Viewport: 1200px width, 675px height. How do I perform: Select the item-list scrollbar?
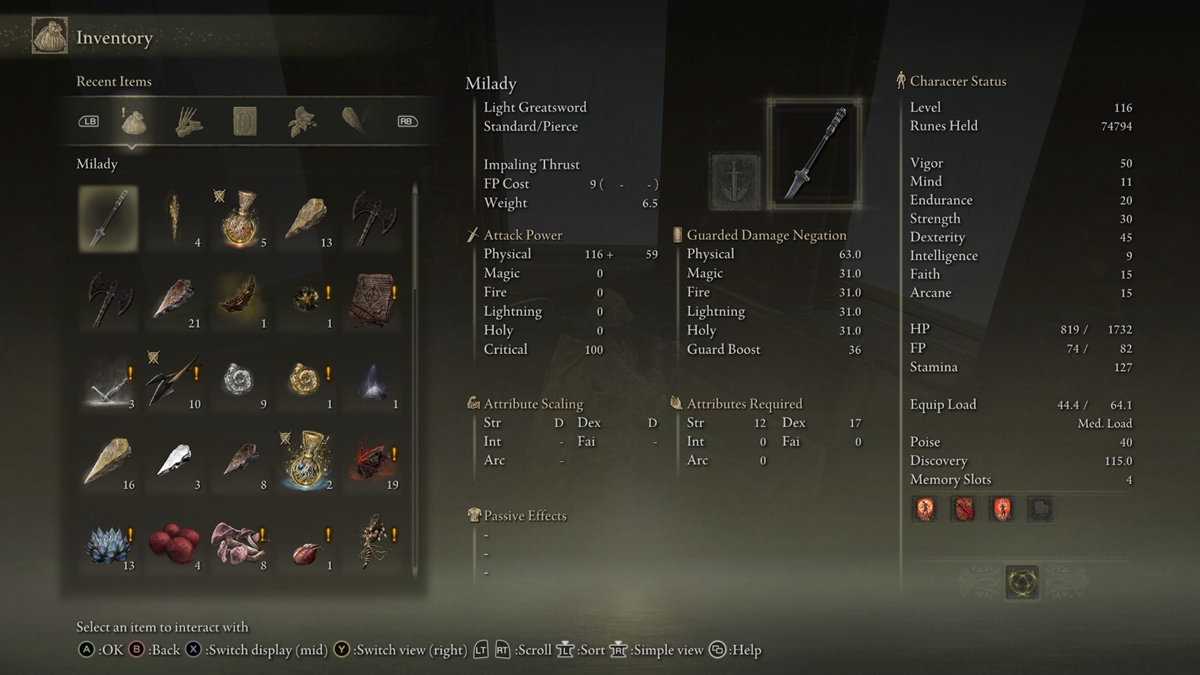click(x=415, y=380)
